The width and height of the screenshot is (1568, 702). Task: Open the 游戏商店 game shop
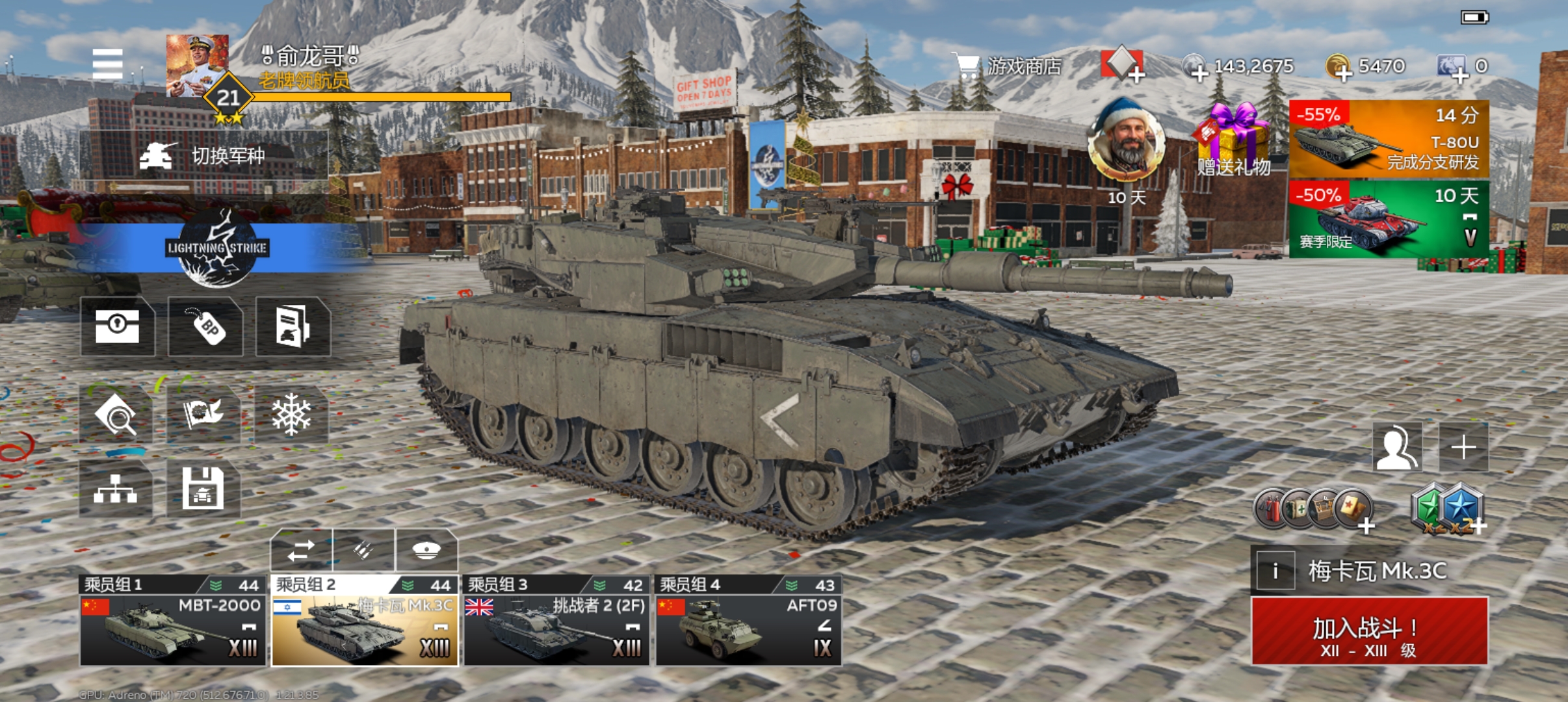point(1010,66)
